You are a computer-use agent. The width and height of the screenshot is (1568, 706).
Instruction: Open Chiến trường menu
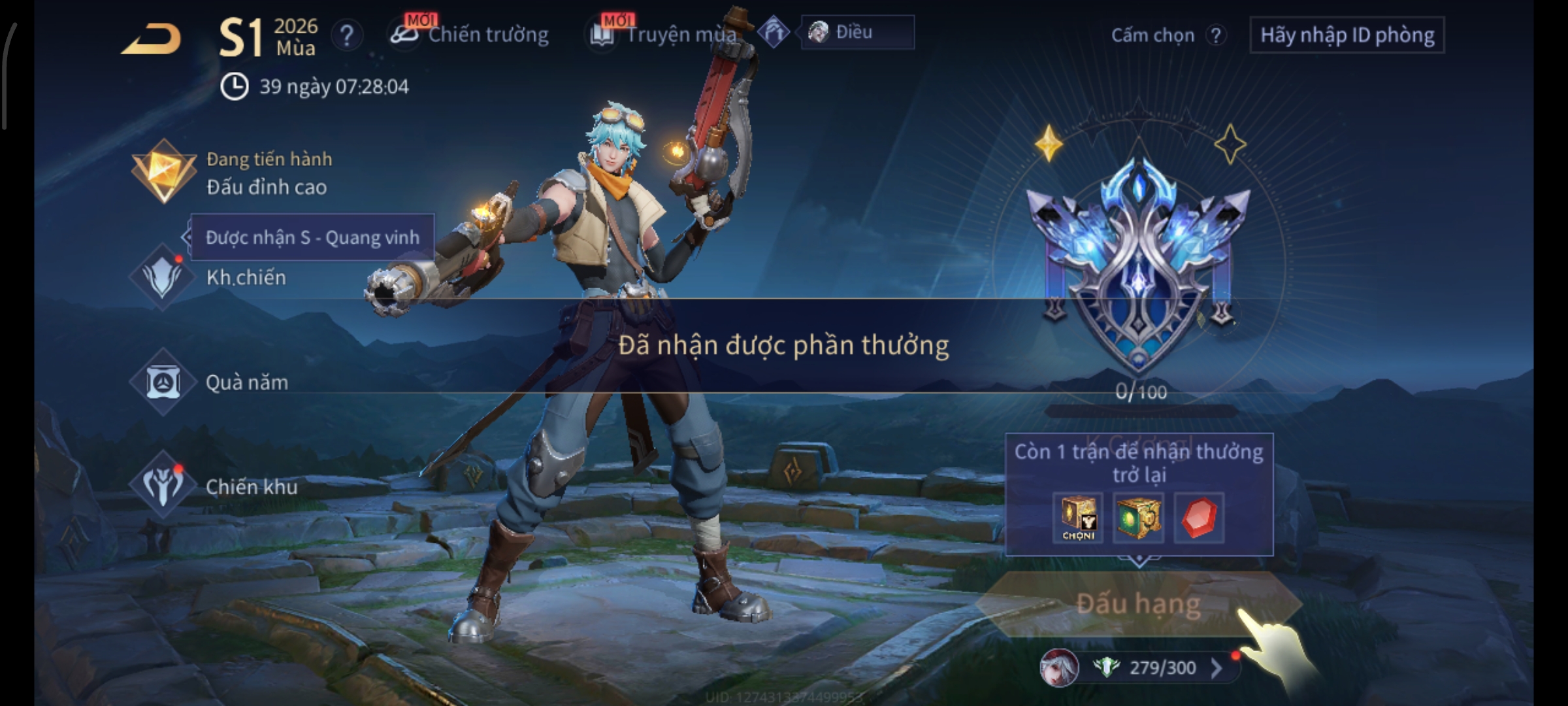point(470,34)
